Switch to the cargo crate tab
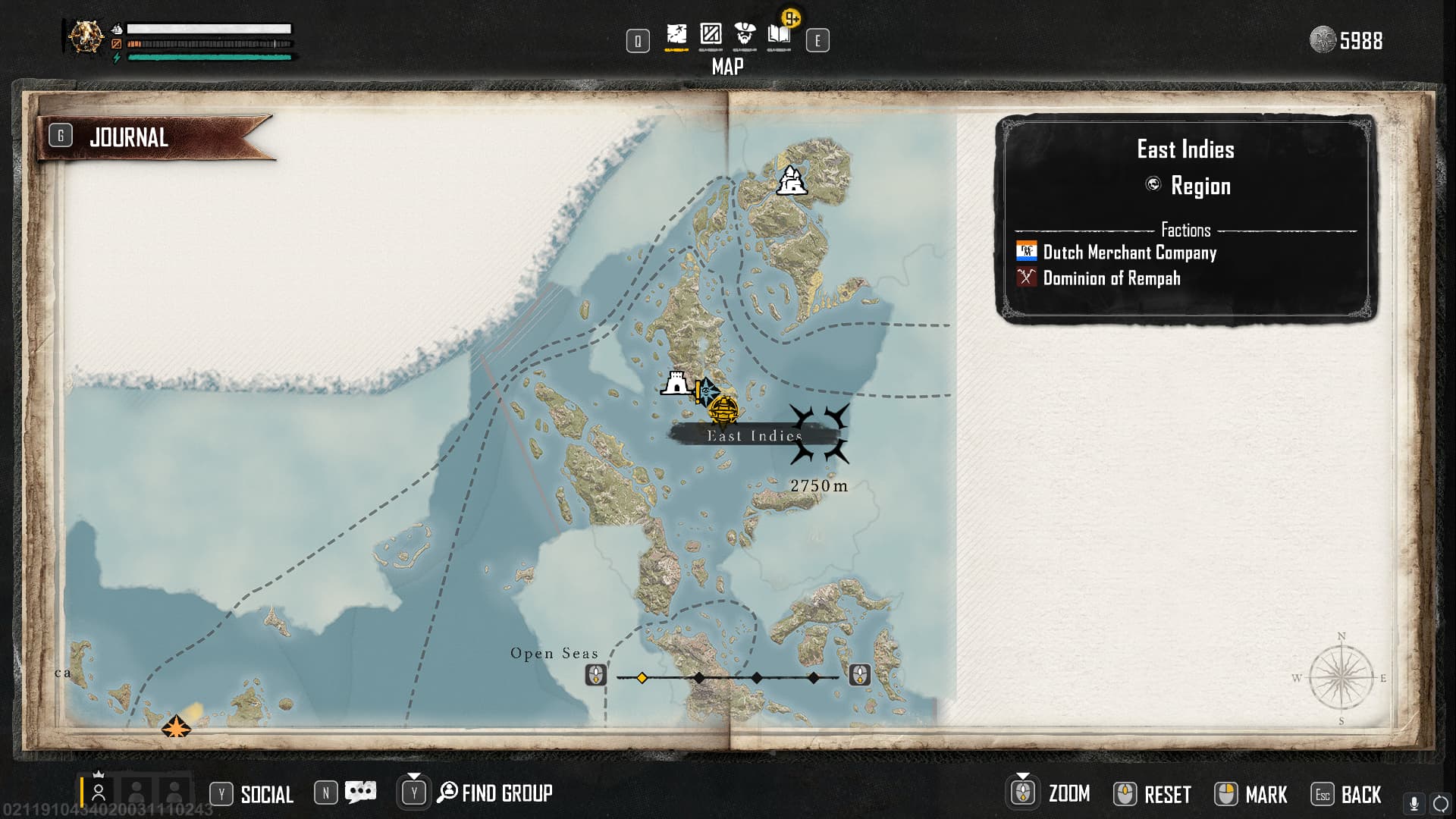1456x819 pixels. click(711, 35)
